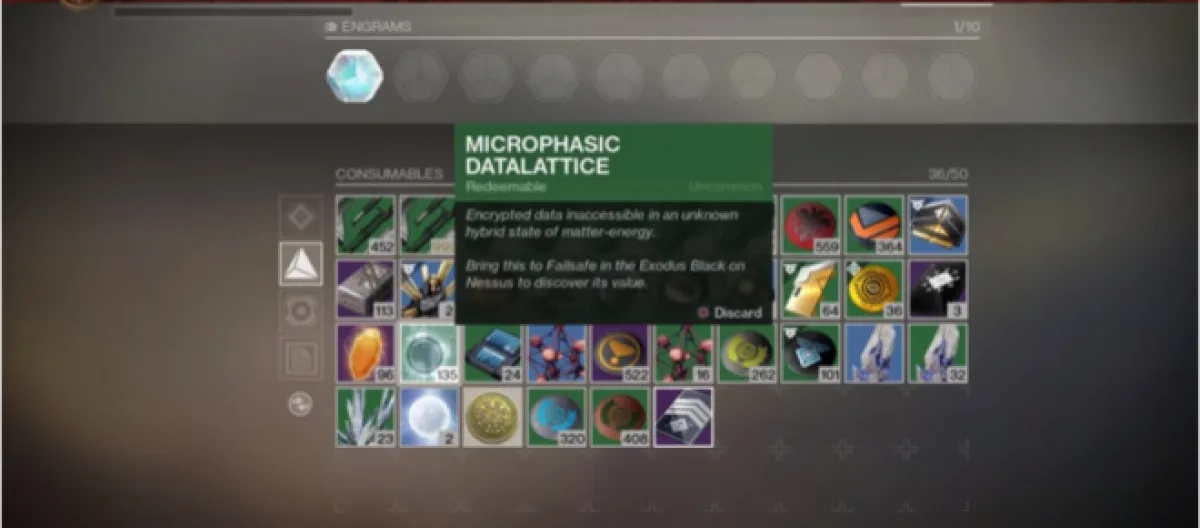
Task: Select the red disc stack of 559
Action: tap(811, 225)
